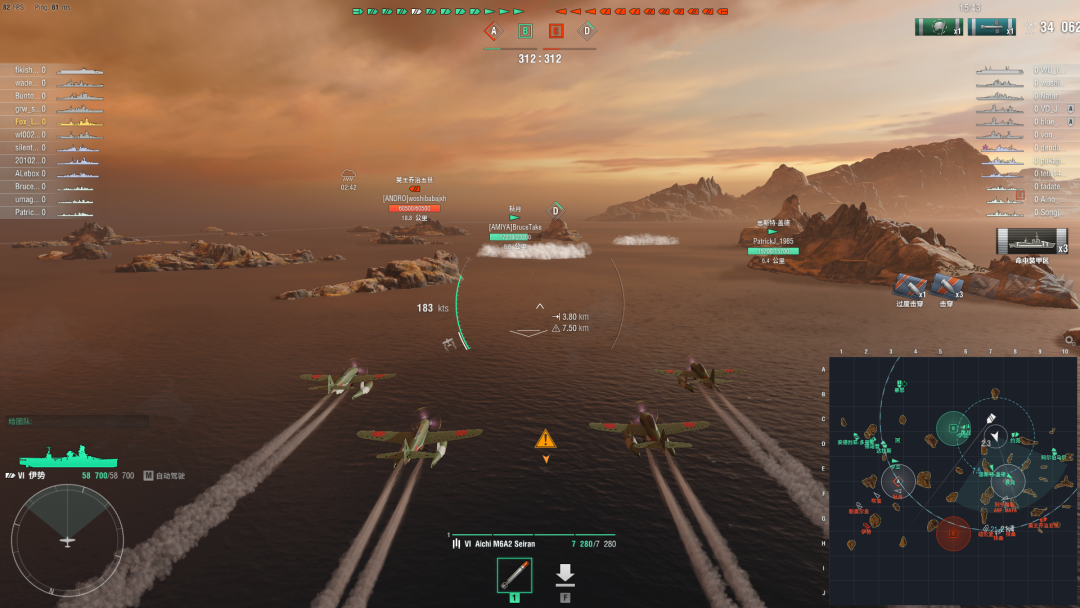
Task: Click capture point A indicator
Action: pyautogui.click(x=492, y=31)
